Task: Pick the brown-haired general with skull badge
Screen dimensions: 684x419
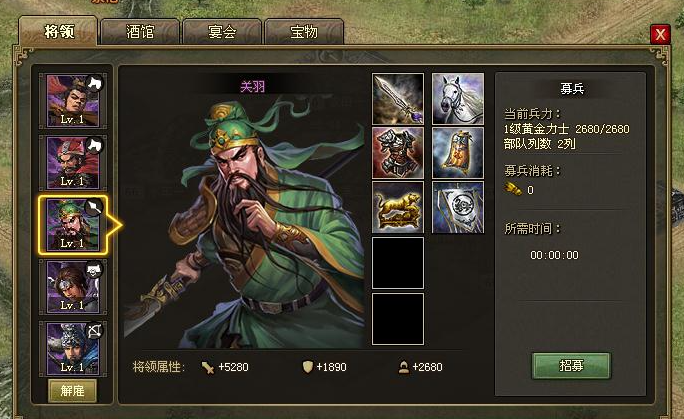Action: pos(72,286)
